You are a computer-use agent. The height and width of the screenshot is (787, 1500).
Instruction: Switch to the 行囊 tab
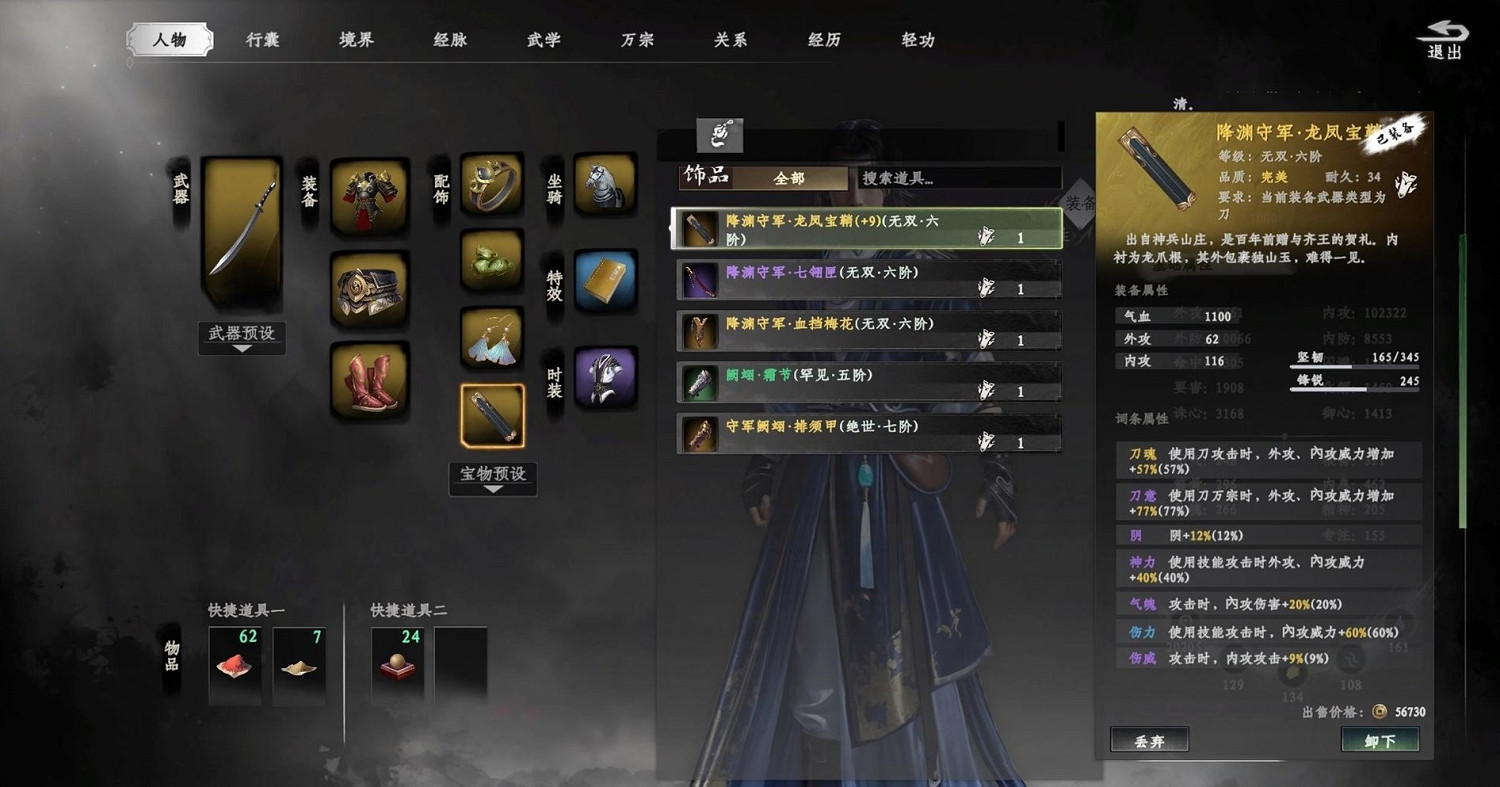click(x=261, y=37)
